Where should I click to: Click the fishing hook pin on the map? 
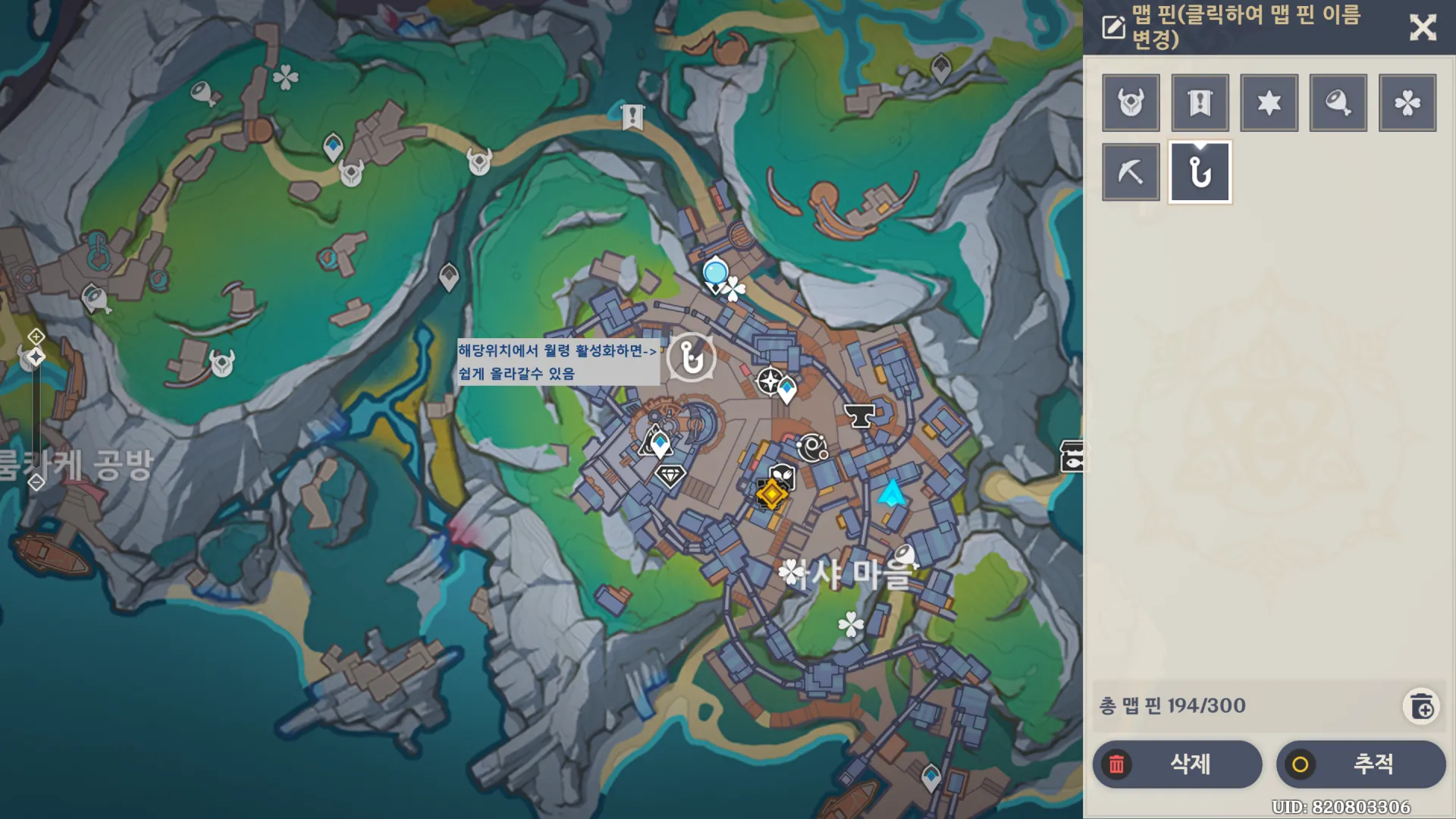pyautogui.click(x=691, y=356)
